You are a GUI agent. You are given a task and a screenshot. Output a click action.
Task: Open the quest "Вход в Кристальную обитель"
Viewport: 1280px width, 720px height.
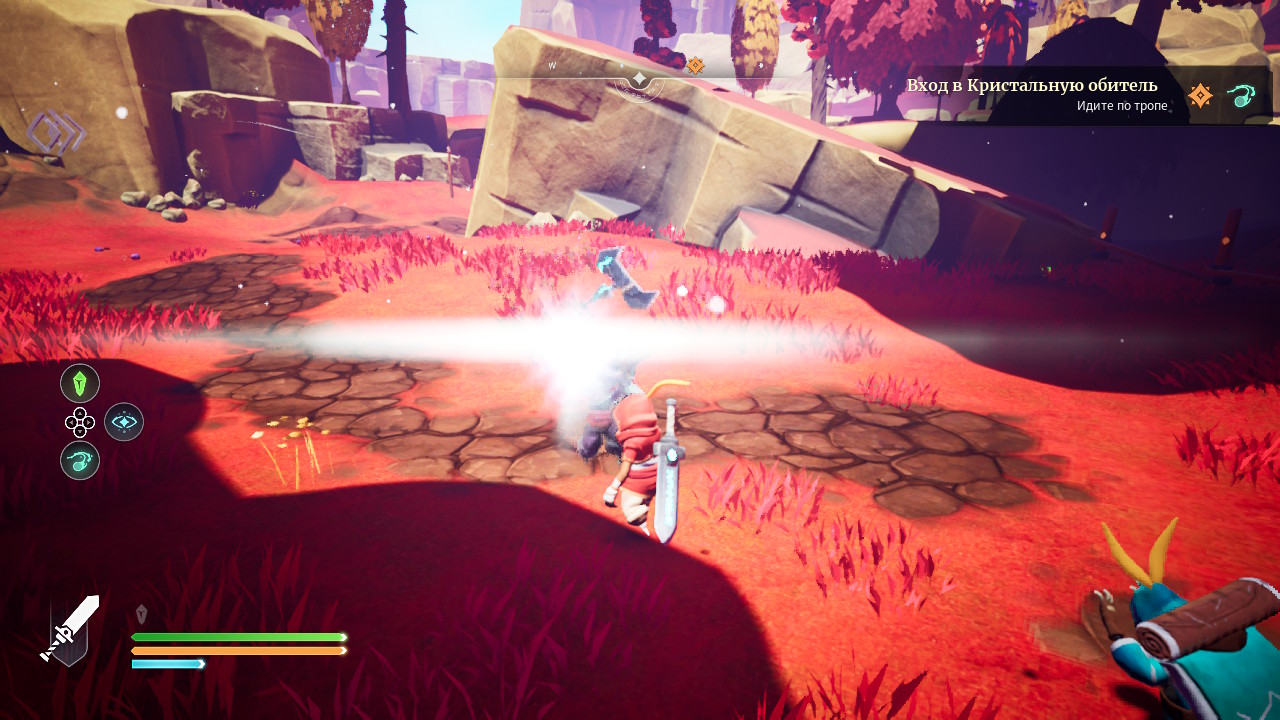tap(1031, 85)
